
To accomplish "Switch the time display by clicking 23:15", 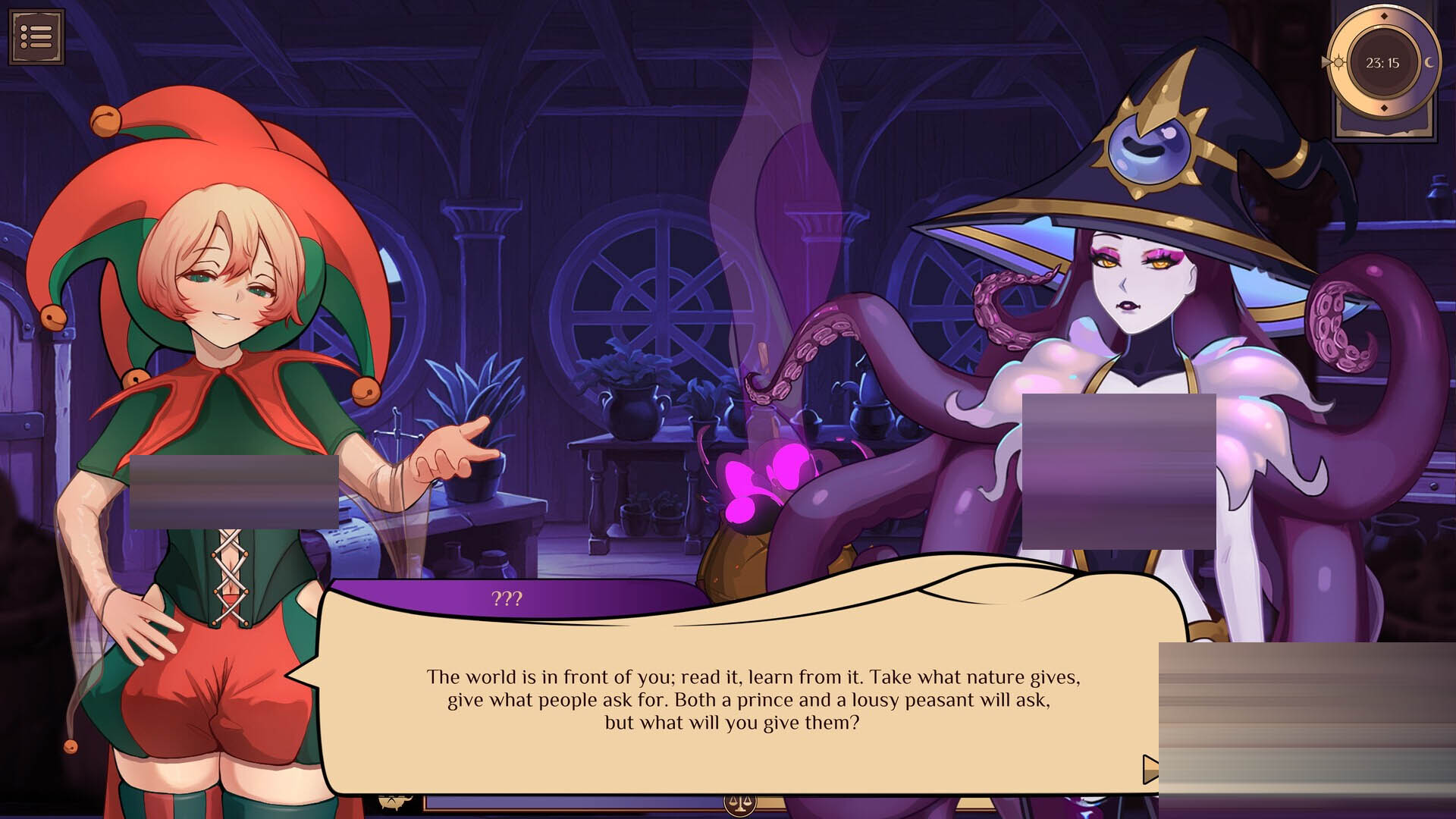I will point(1382,61).
